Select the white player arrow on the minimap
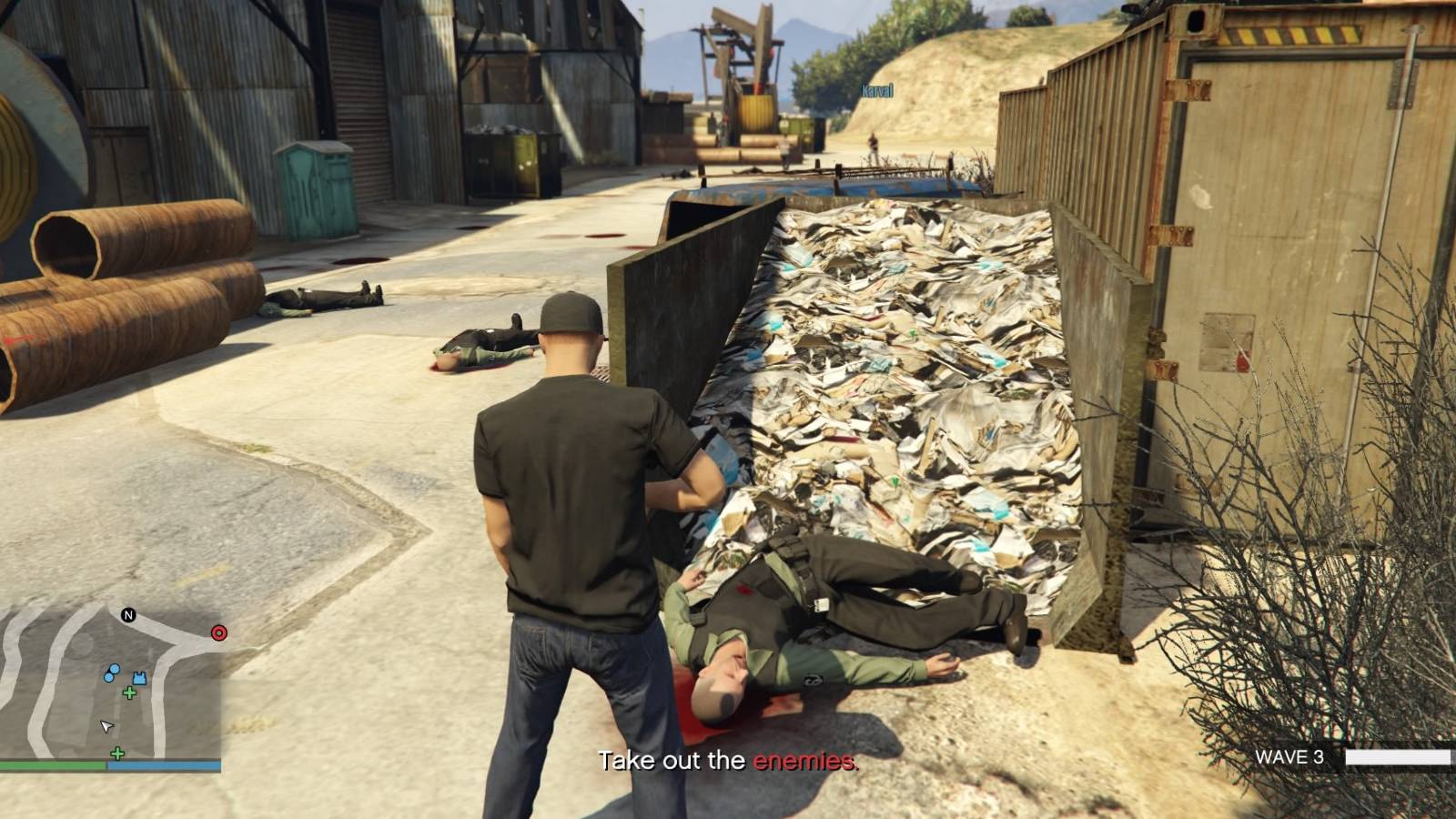1456x819 pixels. pos(106,726)
